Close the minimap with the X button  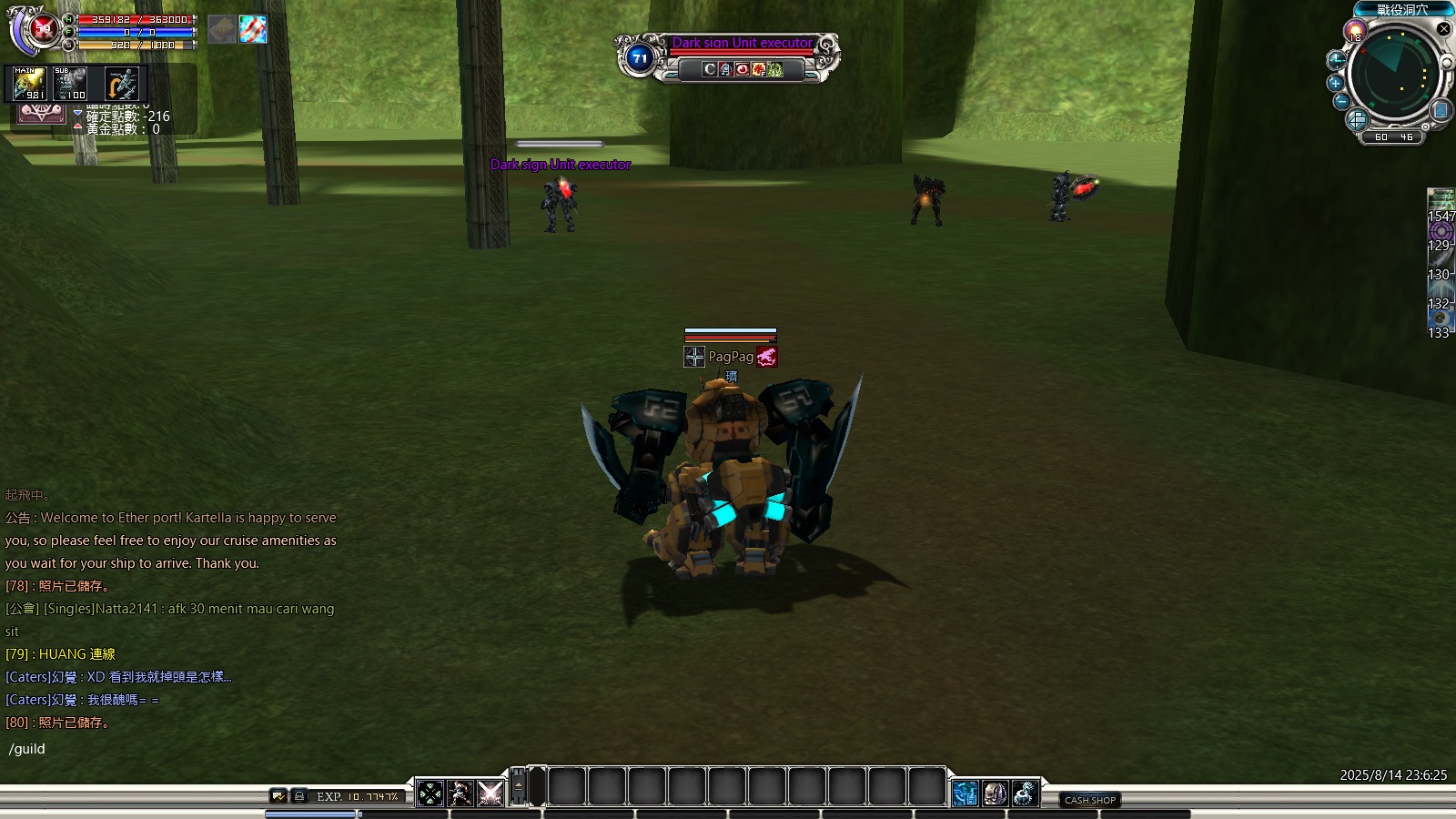click(x=1443, y=29)
